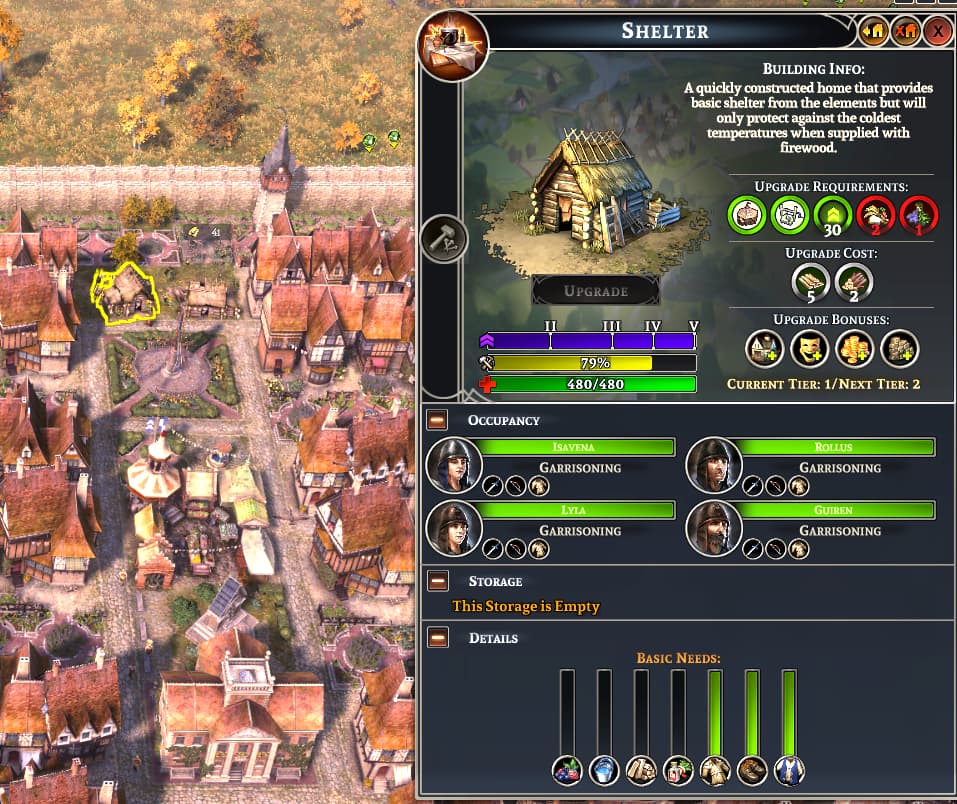Screen dimensions: 957x804
Task: Select occupant Rollus's portrait
Action: (714, 465)
